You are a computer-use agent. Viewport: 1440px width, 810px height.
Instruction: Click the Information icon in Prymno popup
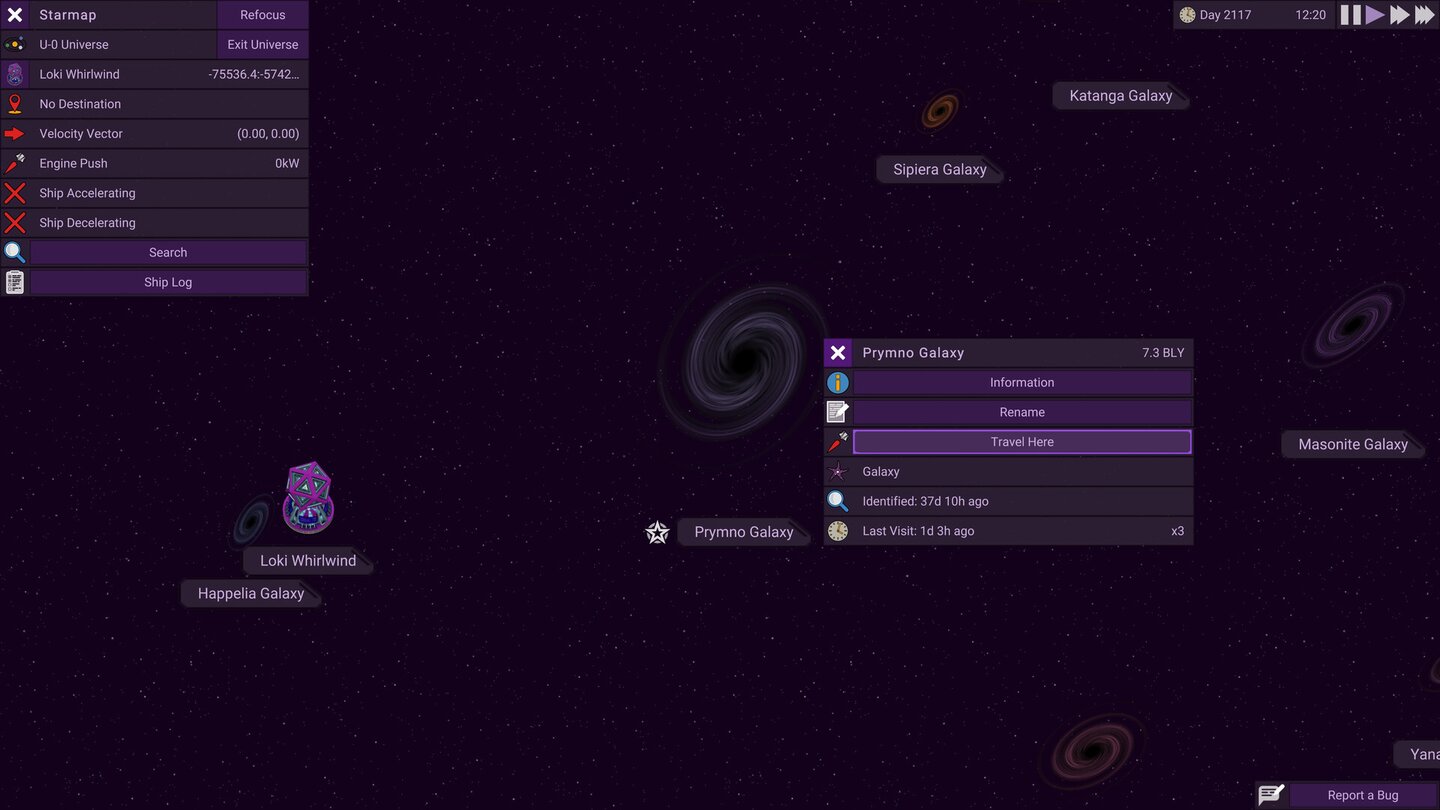coord(838,382)
